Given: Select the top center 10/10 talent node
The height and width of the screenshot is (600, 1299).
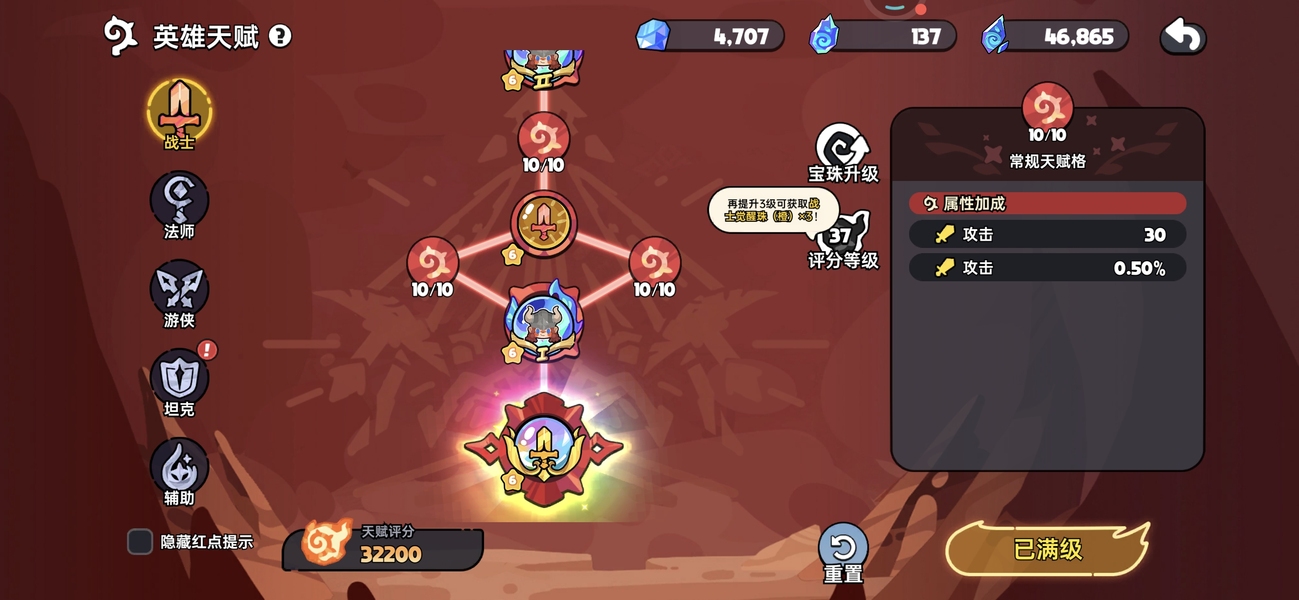Looking at the screenshot, I should [x=543, y=139].
